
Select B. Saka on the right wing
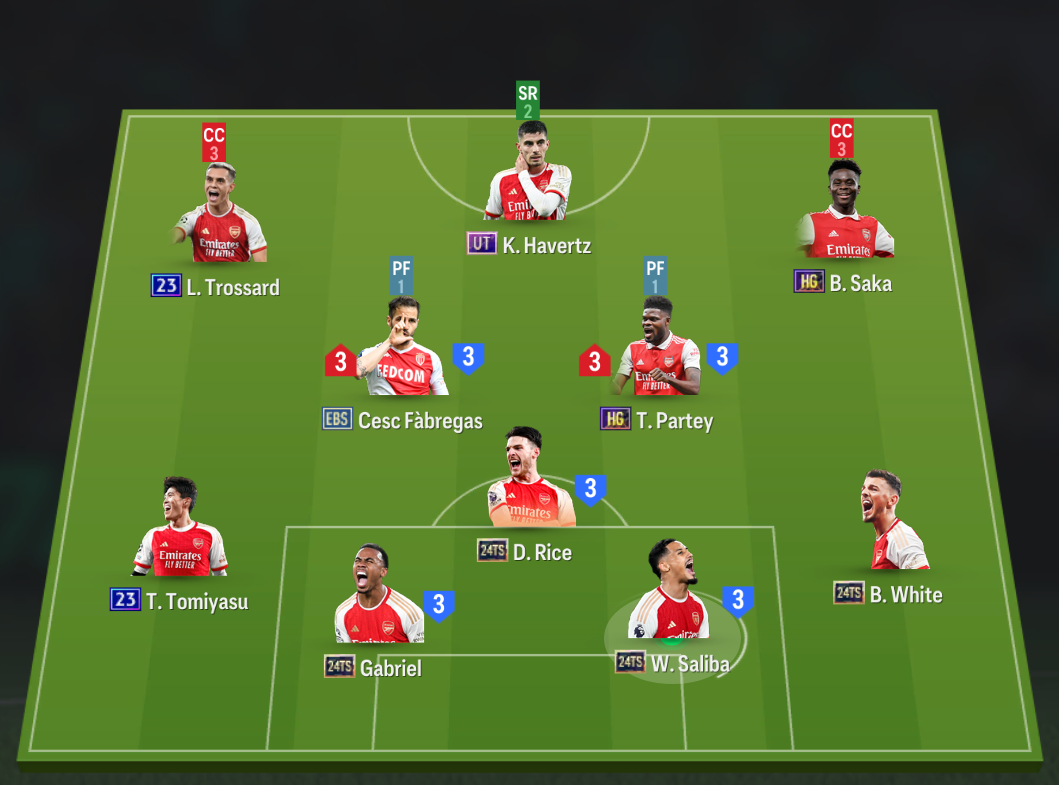tap(845, 213)
